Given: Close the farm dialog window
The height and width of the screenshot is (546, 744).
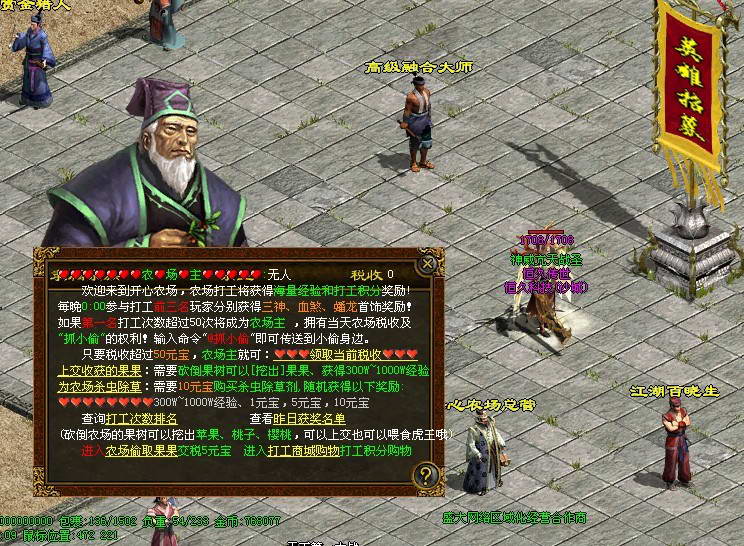Looking at the screenshot, I should click(x=427, y=264).
